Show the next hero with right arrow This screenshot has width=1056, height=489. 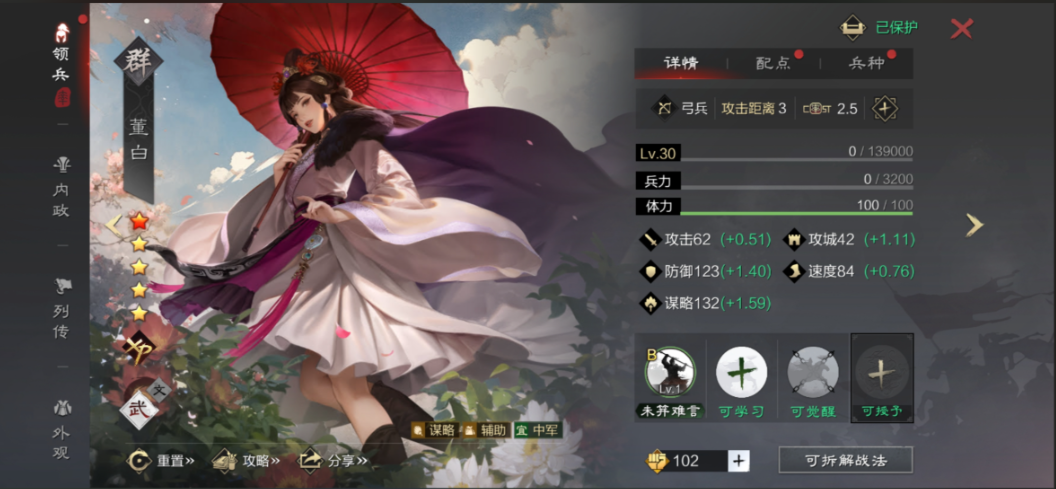[974, 225]
